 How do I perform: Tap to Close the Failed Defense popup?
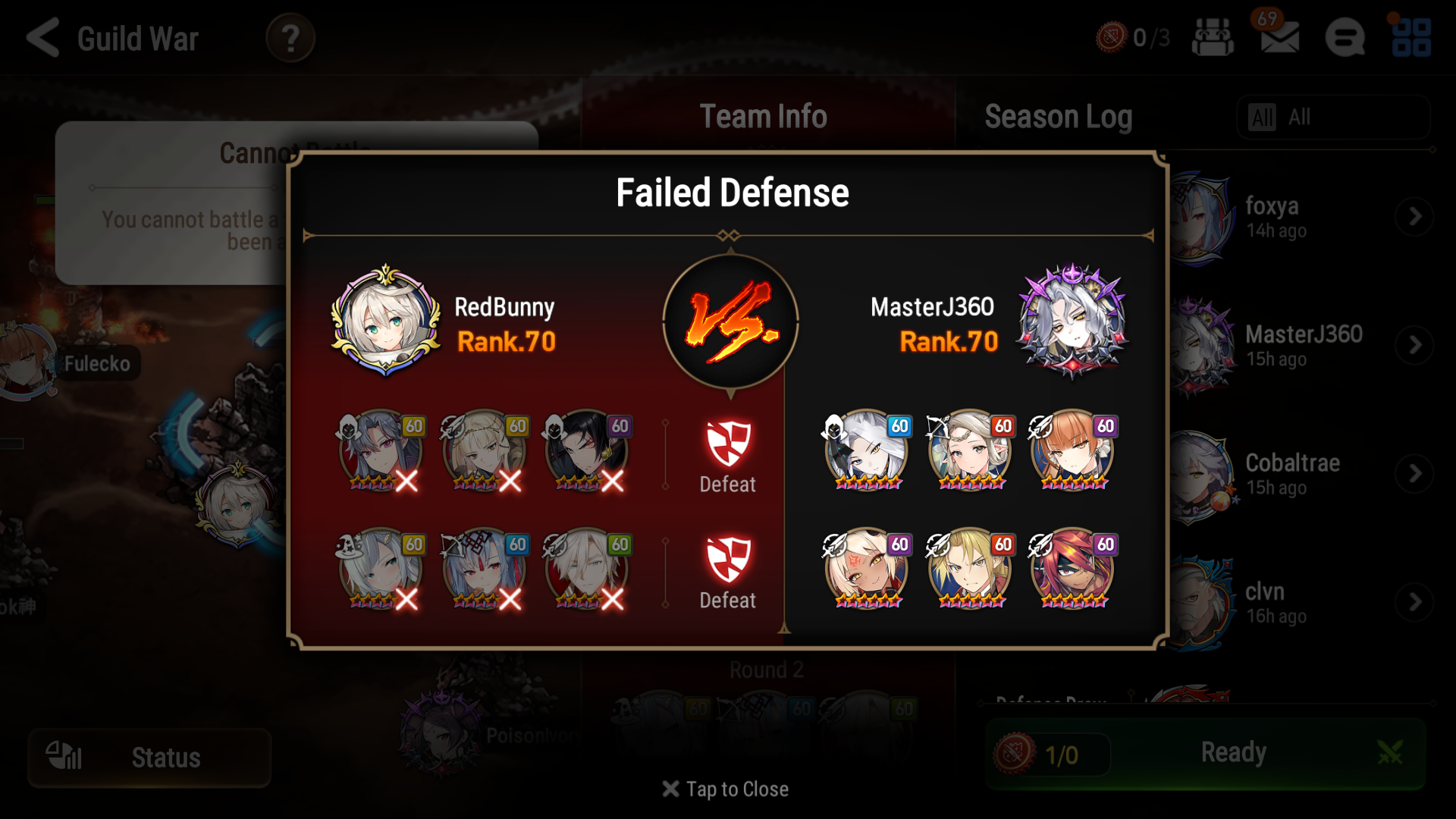(x=726, y=789)
